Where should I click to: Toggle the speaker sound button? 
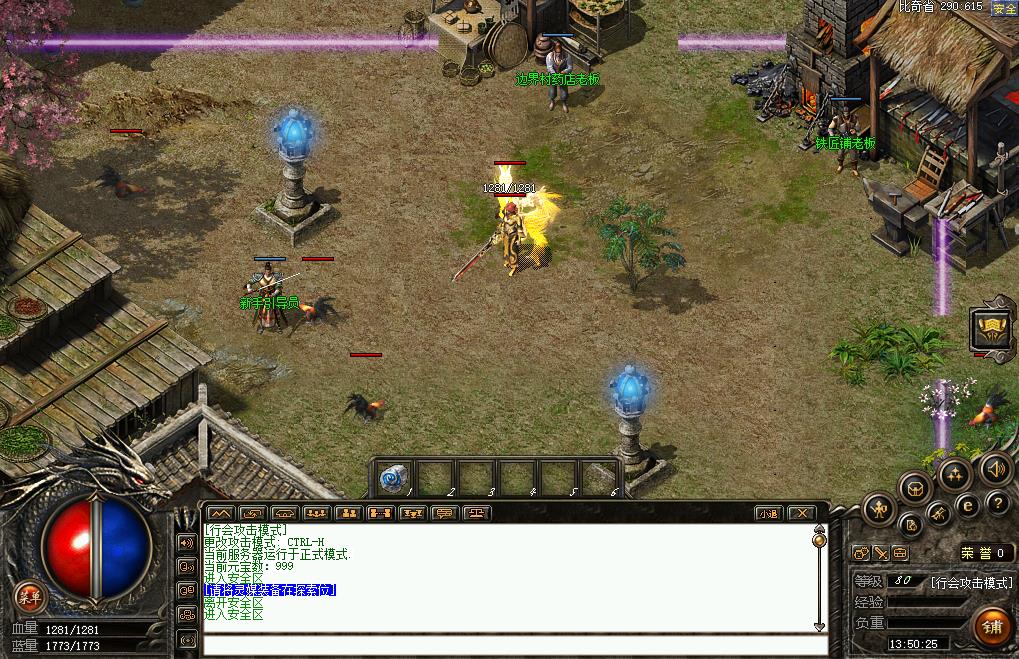pos(995,467)
